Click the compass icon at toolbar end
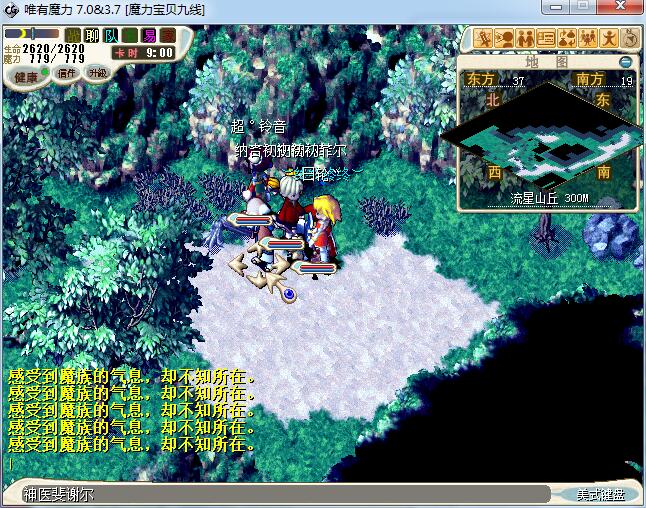646x508 pixels. coord(630,38)
